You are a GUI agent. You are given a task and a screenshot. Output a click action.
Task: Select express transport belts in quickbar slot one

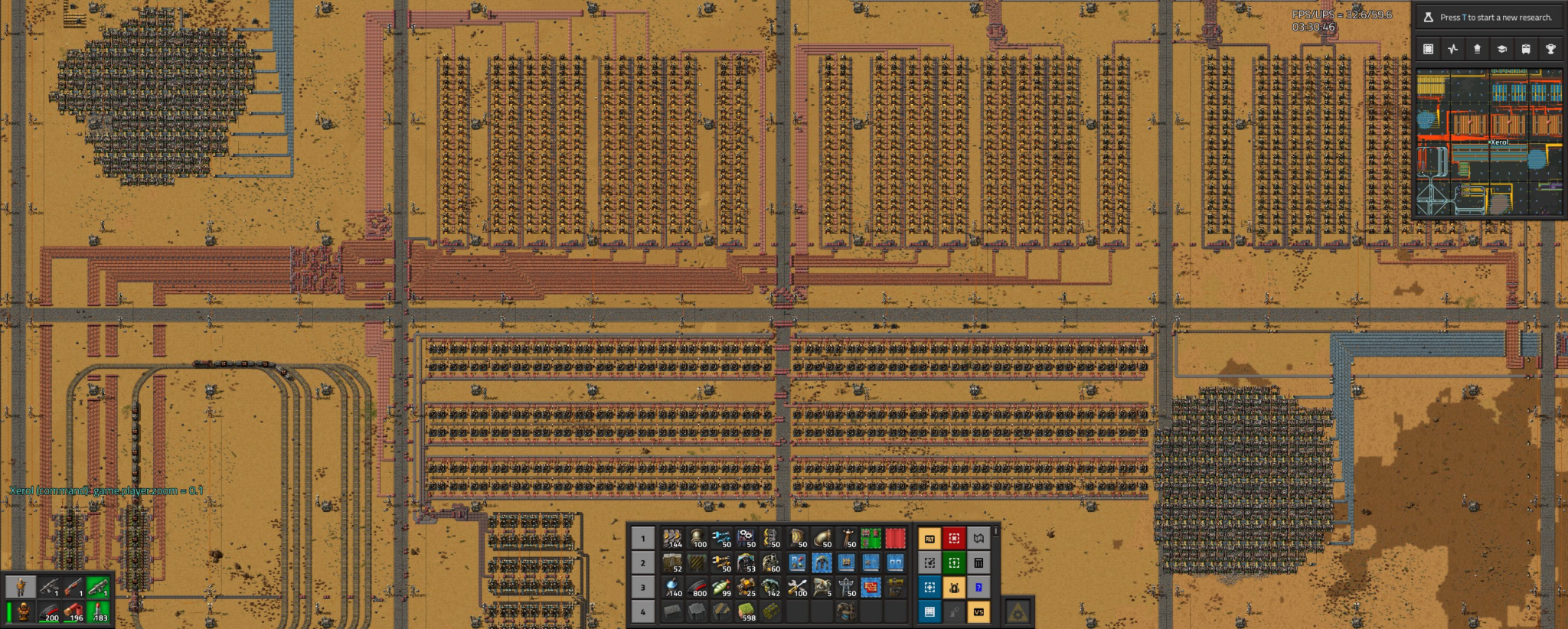click(x=672, y=539)
